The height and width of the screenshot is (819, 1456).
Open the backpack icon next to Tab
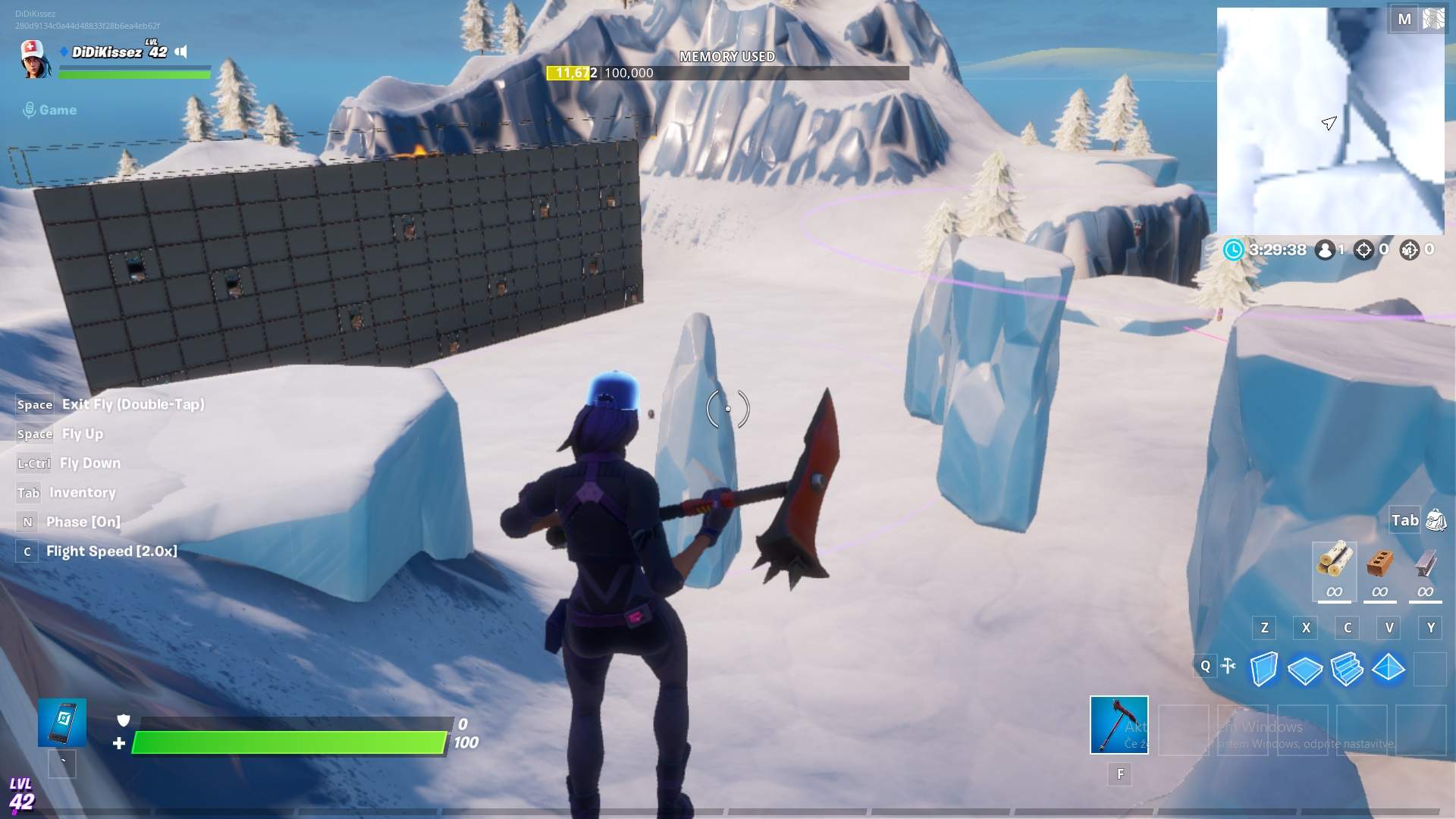1433,519
